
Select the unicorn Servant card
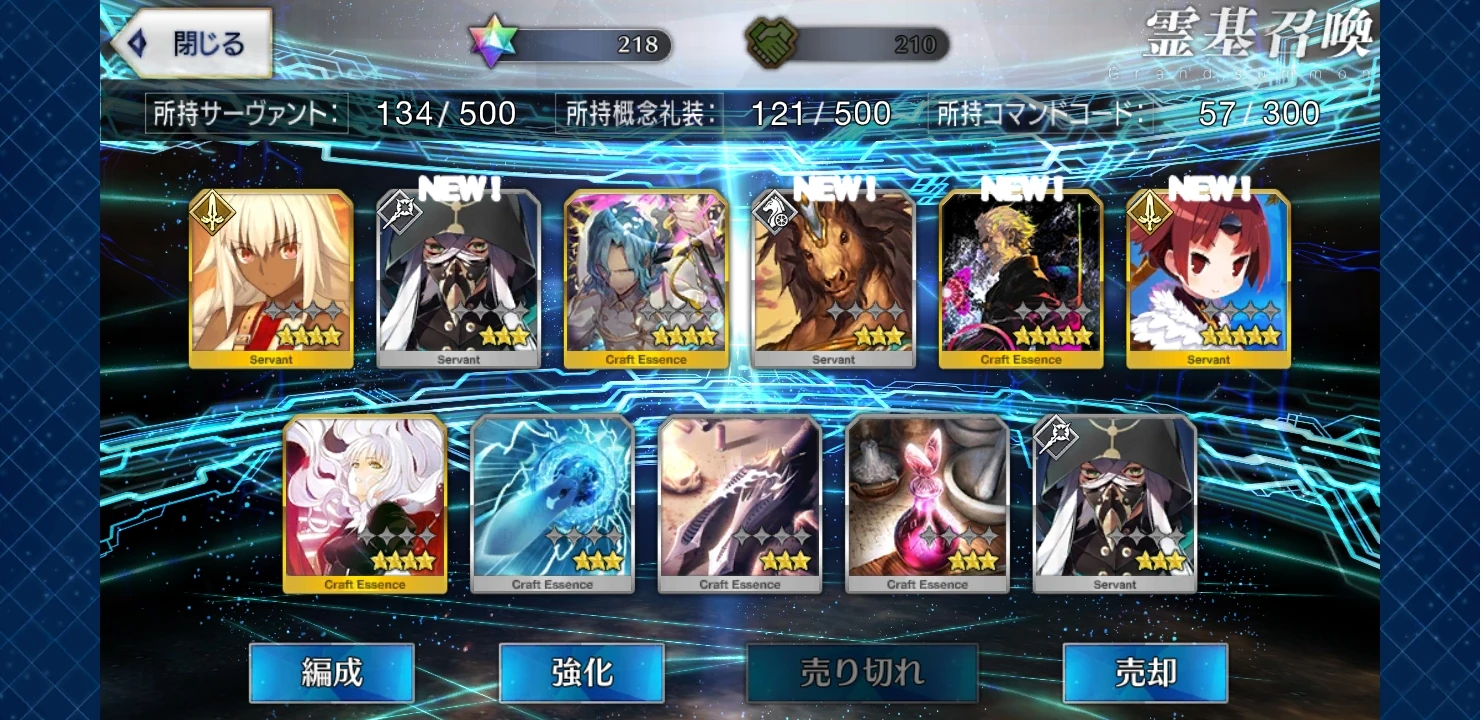pyautogui.click(x=833, y=275)
